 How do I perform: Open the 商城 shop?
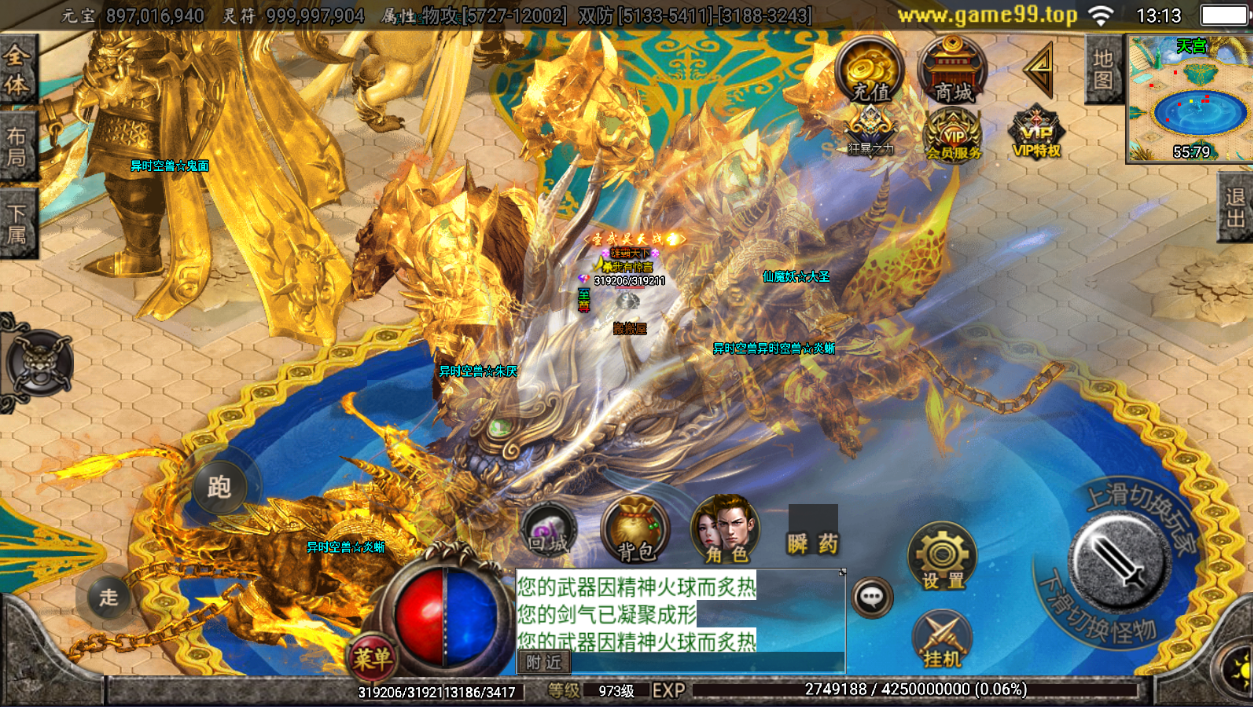coord(953,70)
